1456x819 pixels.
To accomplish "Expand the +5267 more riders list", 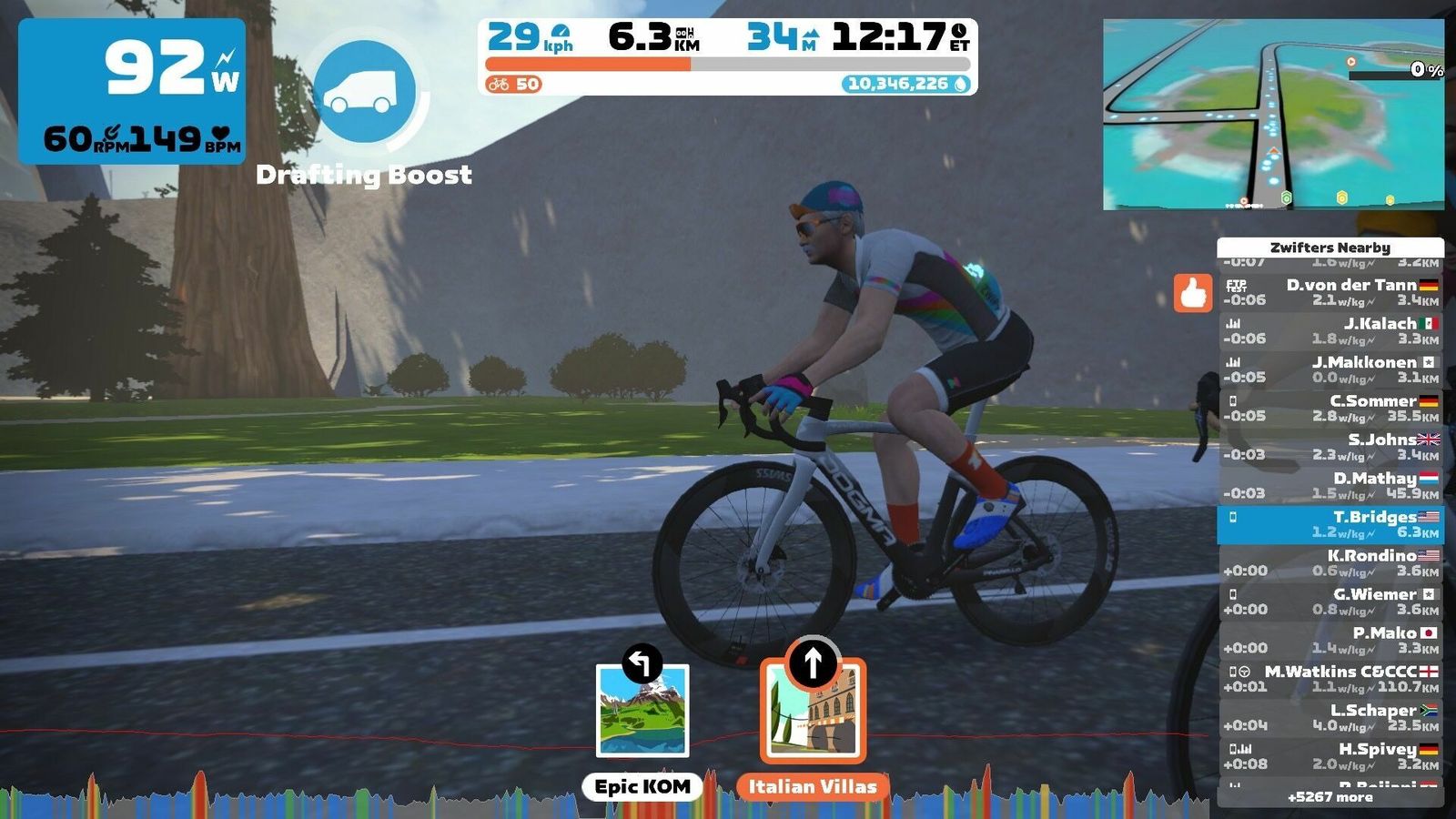I will pyautogui.click(x=1330, y=797).
